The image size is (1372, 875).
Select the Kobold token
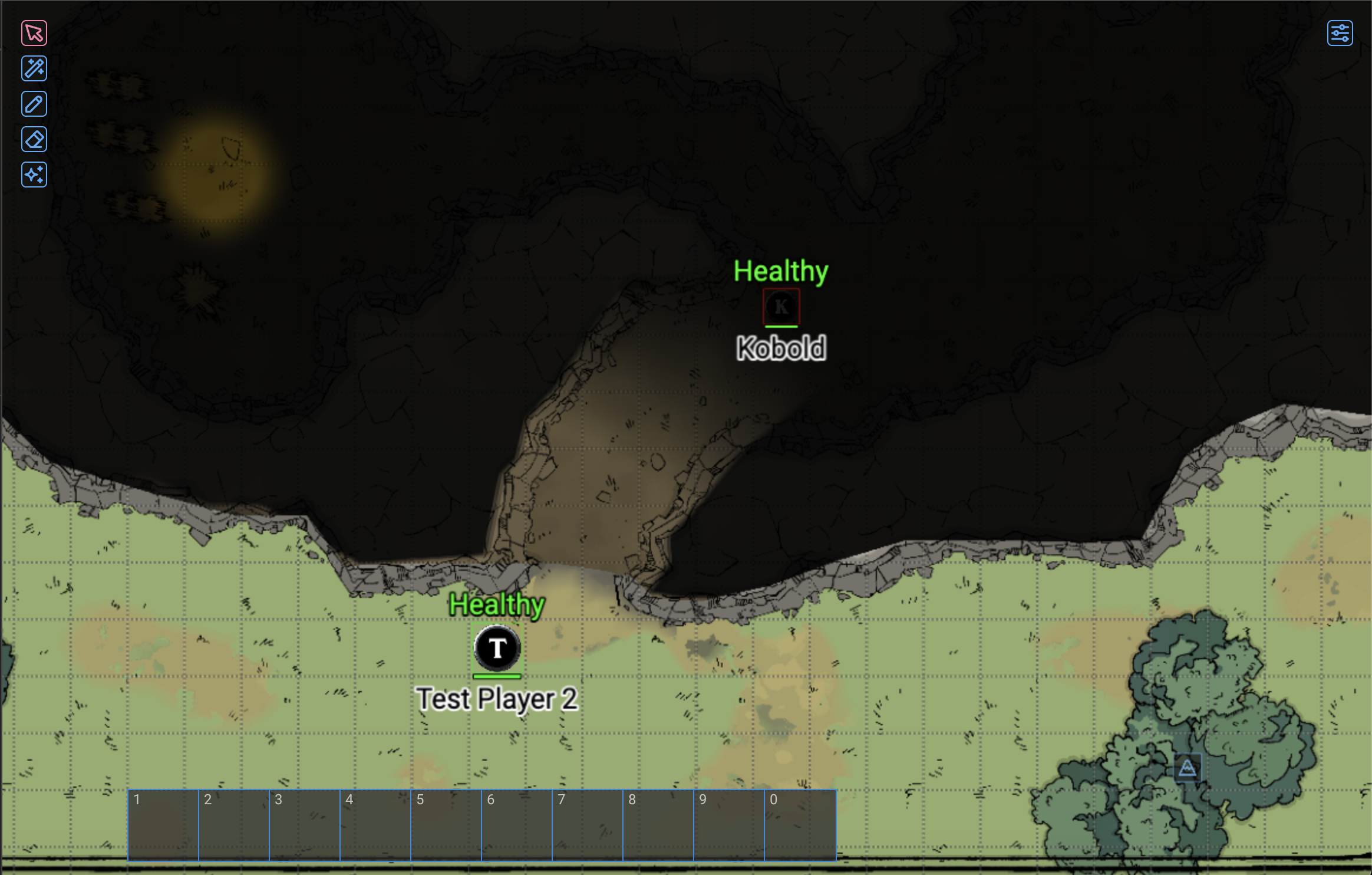[781, 307]
